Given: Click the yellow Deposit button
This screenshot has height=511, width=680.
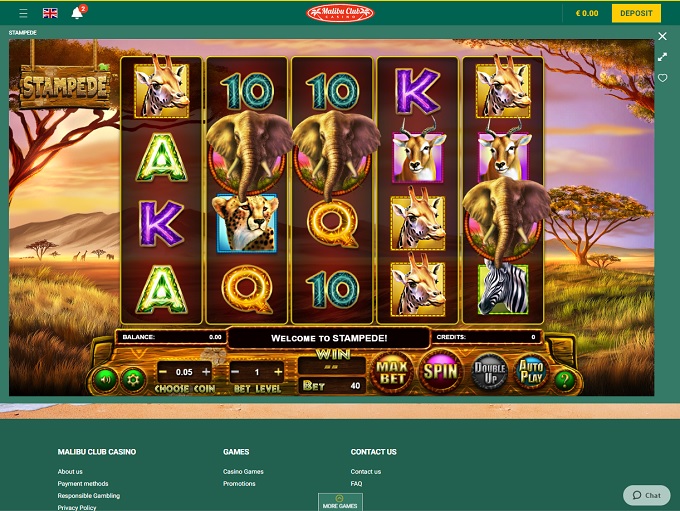Looking at the screenshot, I should pos(636,13).
